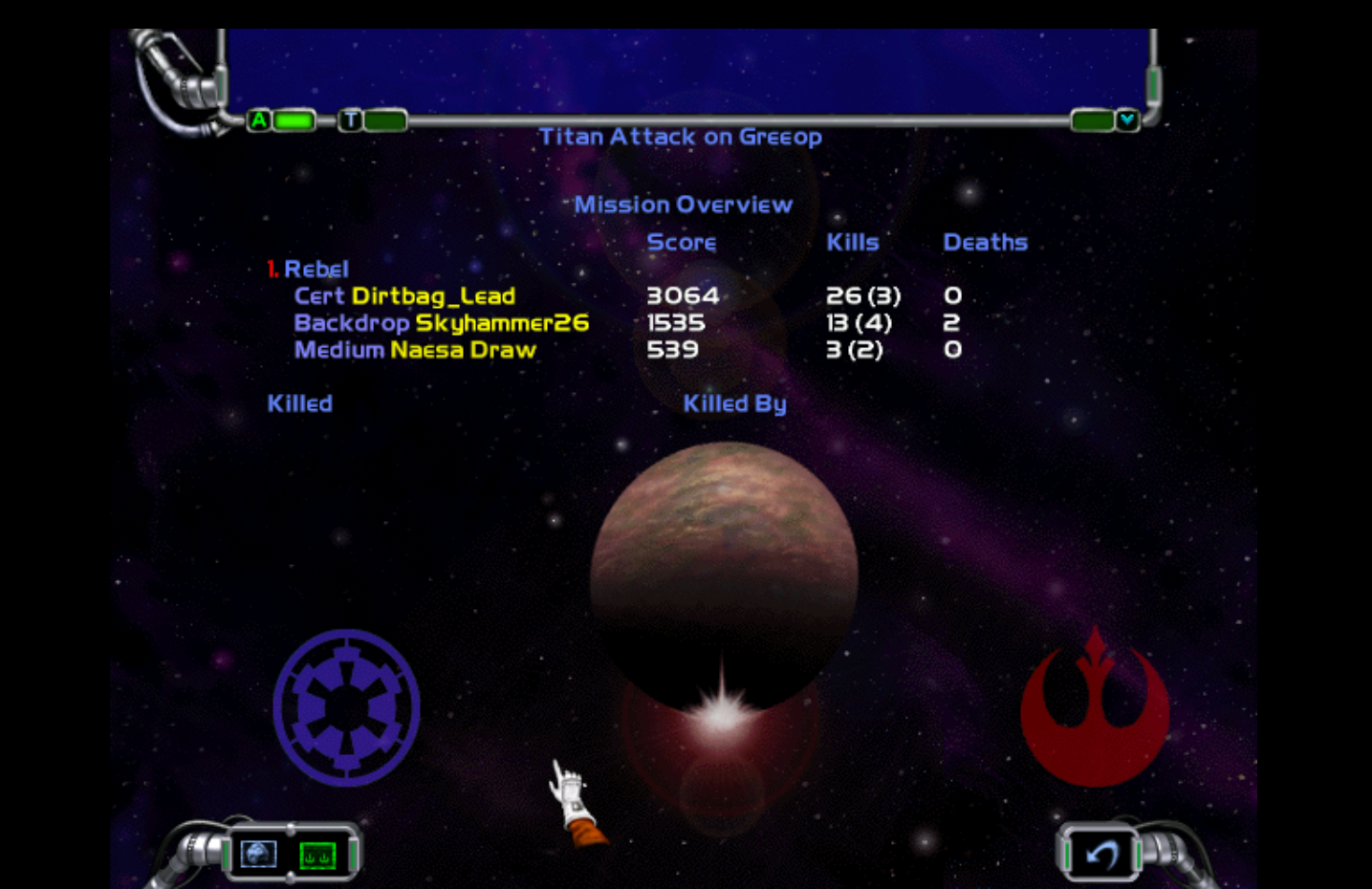This screenshot has width=1372, height=889.
Task: Open the green display icon view
Action: click(x=317, y=855)
